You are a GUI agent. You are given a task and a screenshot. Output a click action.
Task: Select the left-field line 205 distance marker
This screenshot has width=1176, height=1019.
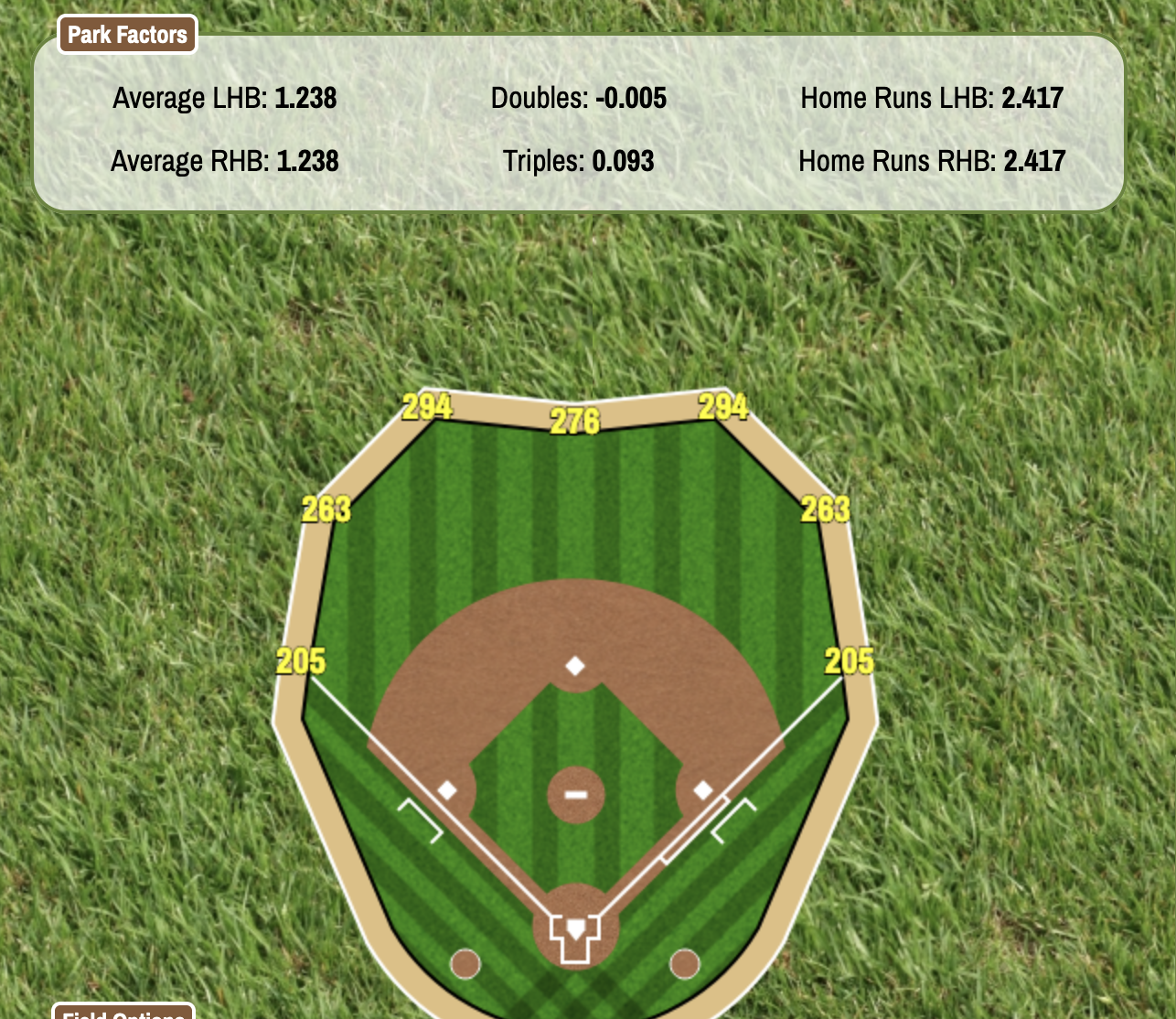(x=301, y=660)
